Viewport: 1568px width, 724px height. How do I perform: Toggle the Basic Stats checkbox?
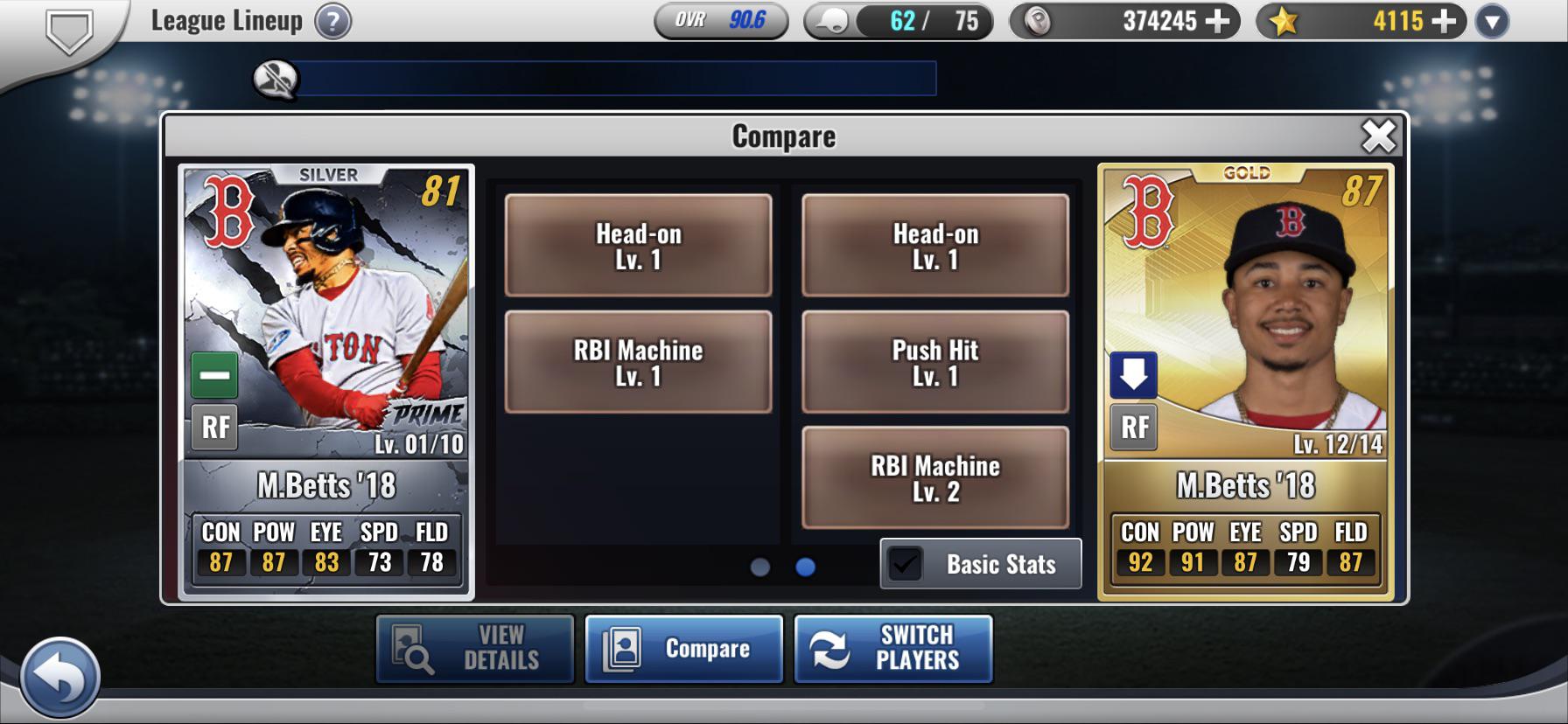tap(907, 564)
